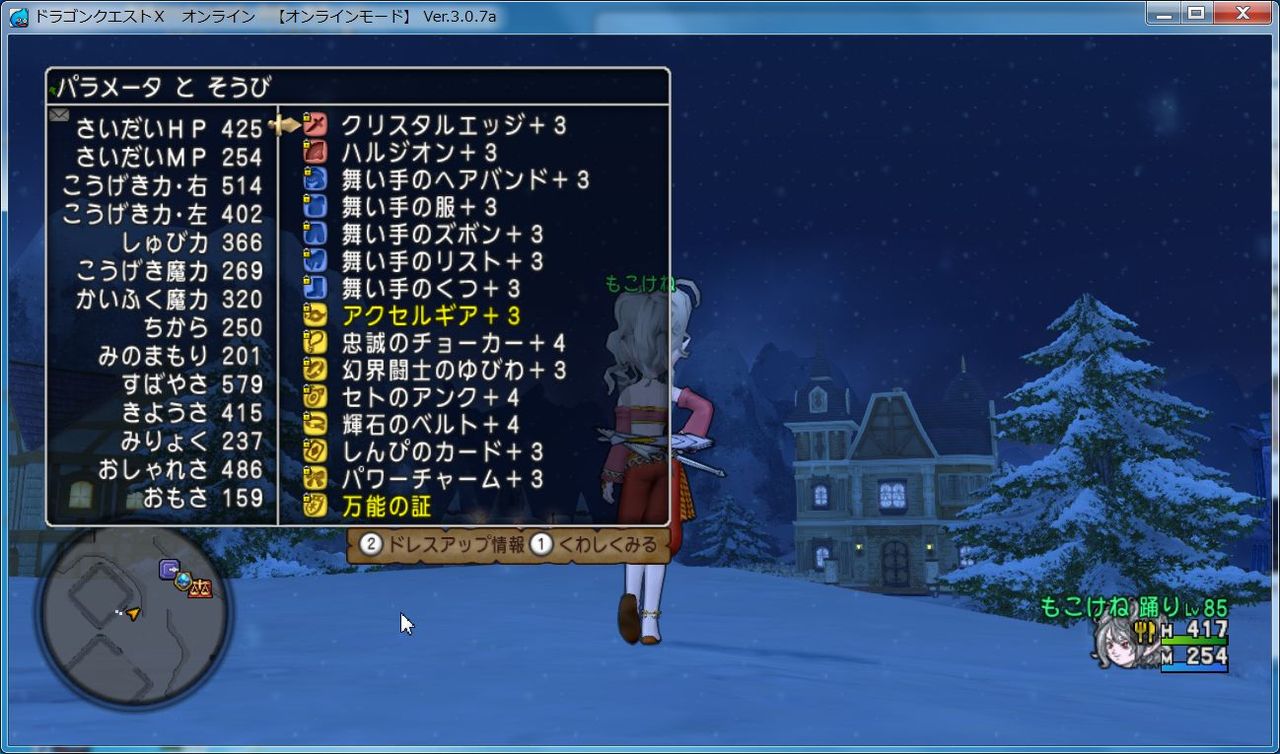The height and width of the screenshot is (754, 1280).
Task: Select the 舞い手の服＋3 clothing icon
Action: coord(313,207)
